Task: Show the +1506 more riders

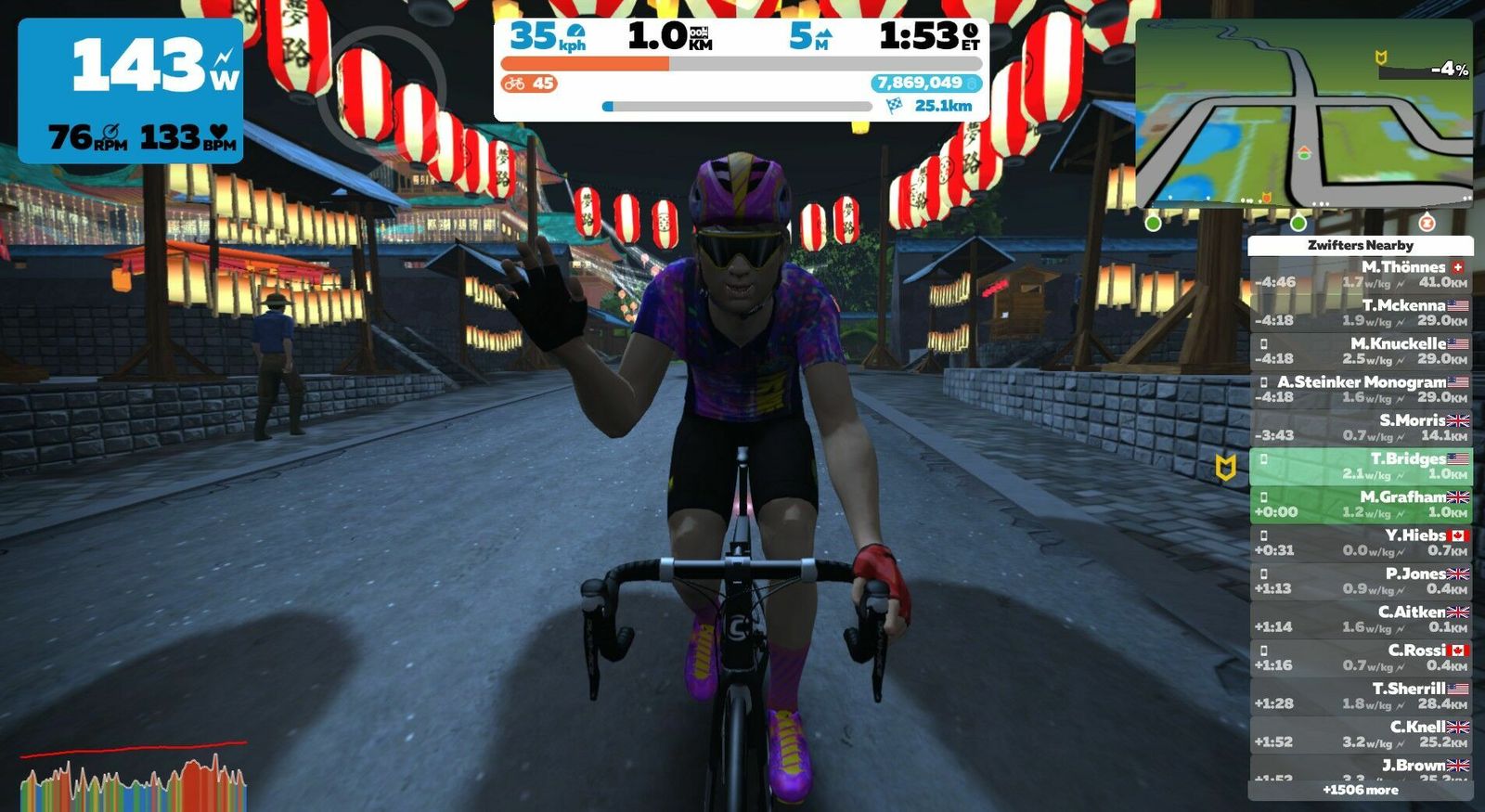Action: coord(1361,790)
